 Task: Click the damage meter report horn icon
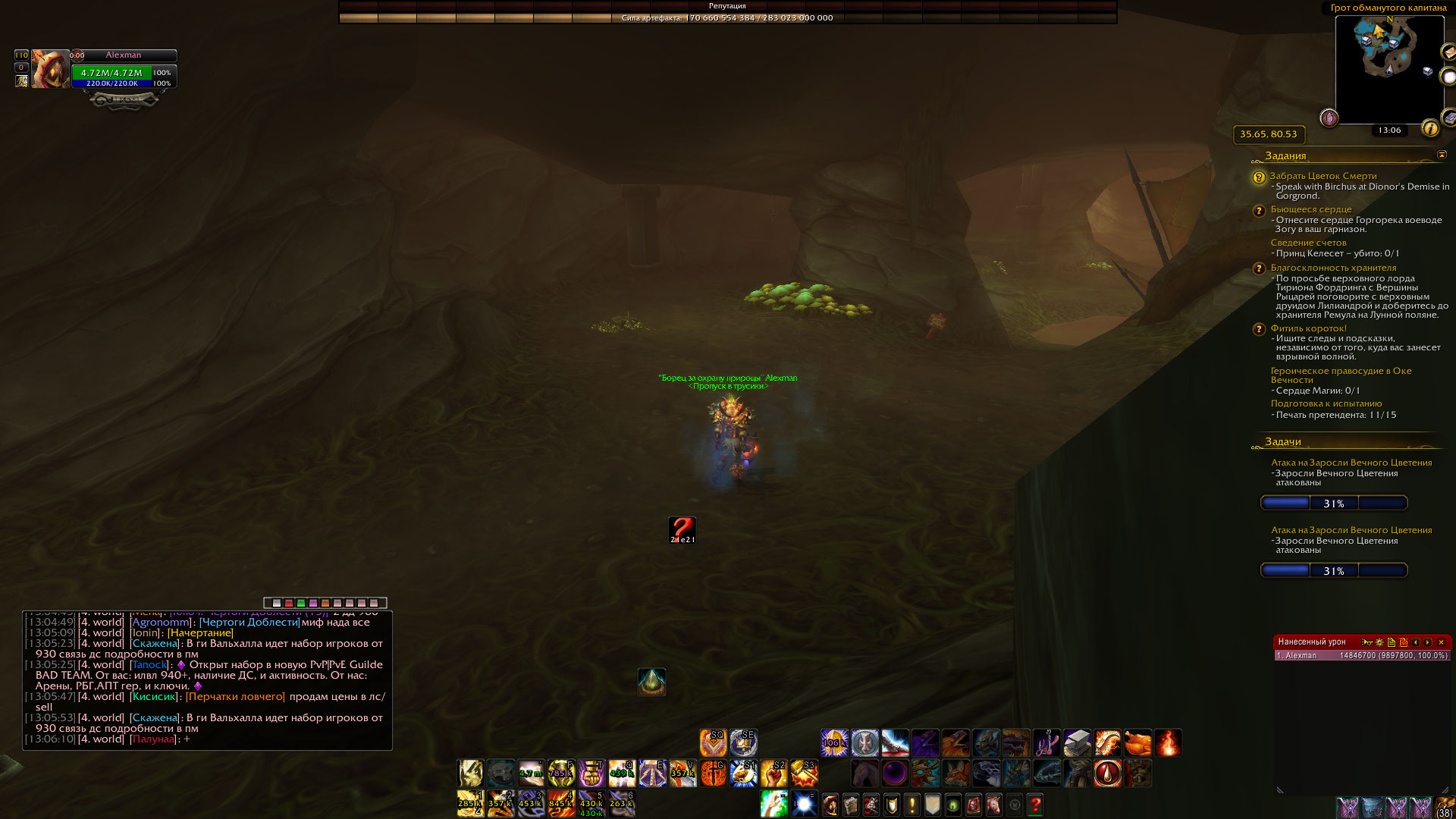point(1367,642)
